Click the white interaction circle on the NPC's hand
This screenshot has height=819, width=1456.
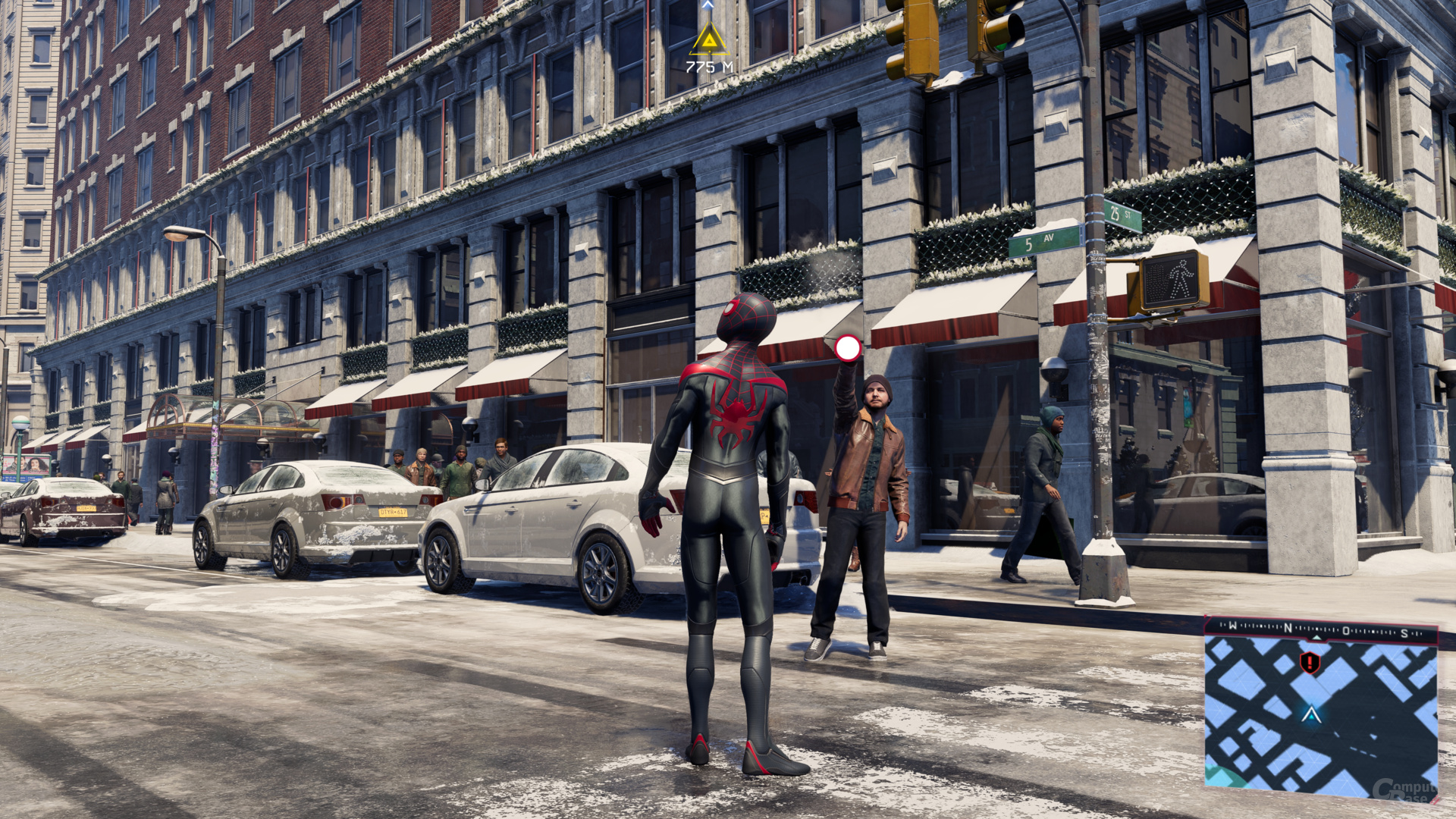click(x=847, y=348)
